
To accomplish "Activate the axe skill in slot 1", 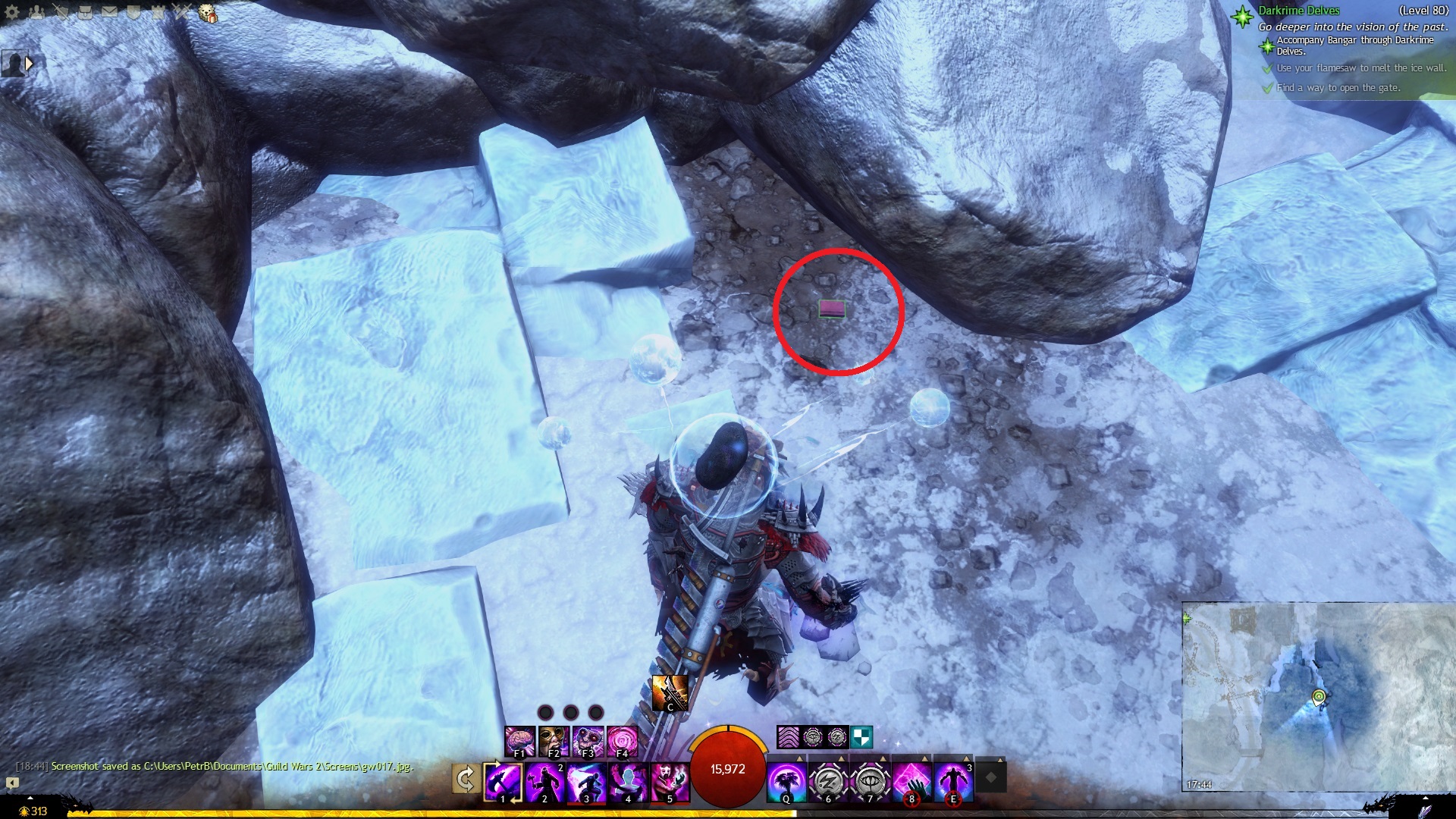I will [504, 782].
